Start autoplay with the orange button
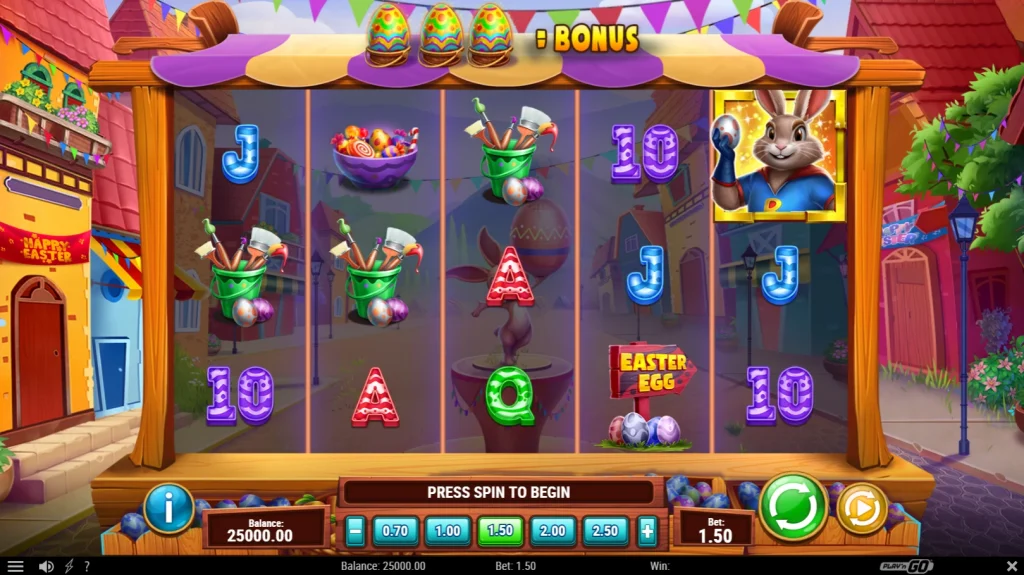Image resolution: width=1024 pixels, height=575 pixels. 861,508
